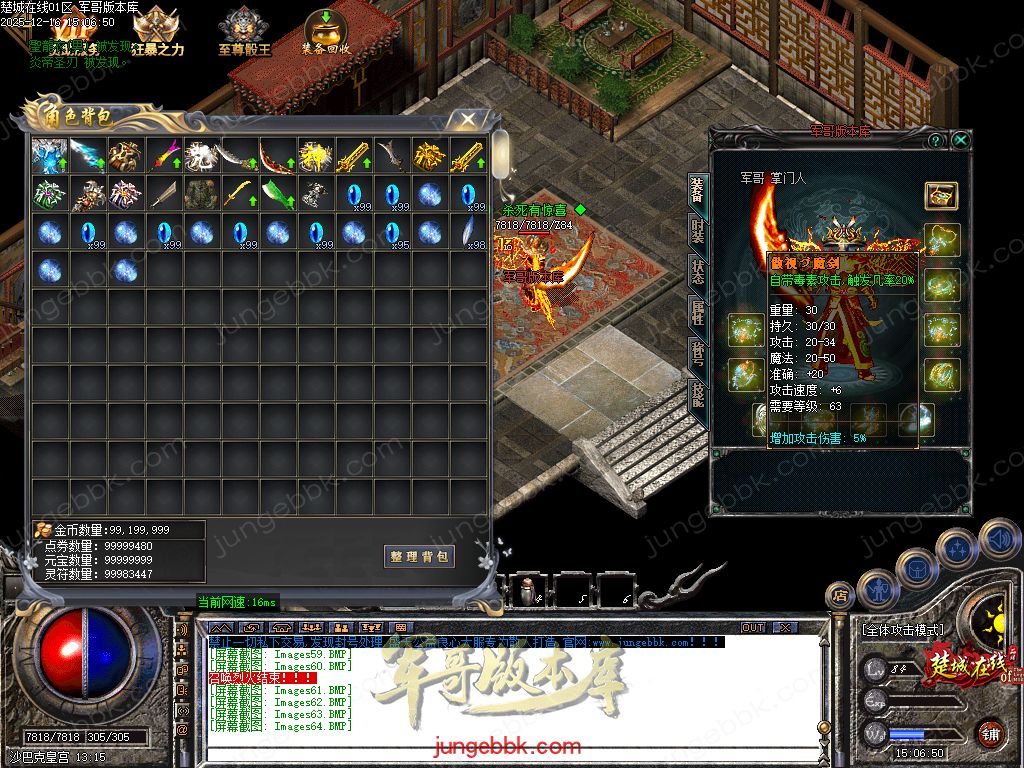This screenshot has height=768, width=1024.
Task: Switch to the 状态 status tab
Action: (x=697, y=274)
